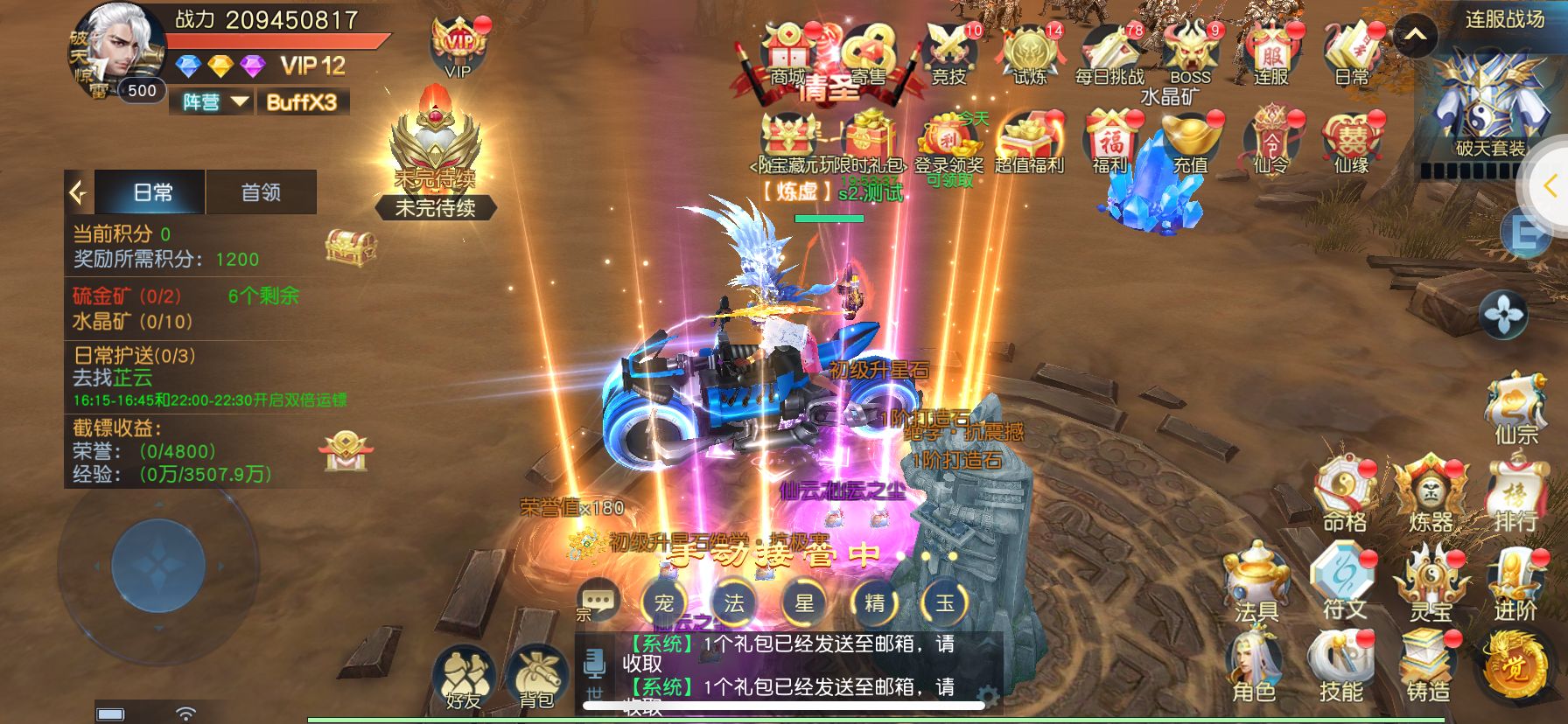Switch to the 首领 boss tab
Image resolution: width=1568 pixels, height=724 pixels.
(x=261, y=192)
